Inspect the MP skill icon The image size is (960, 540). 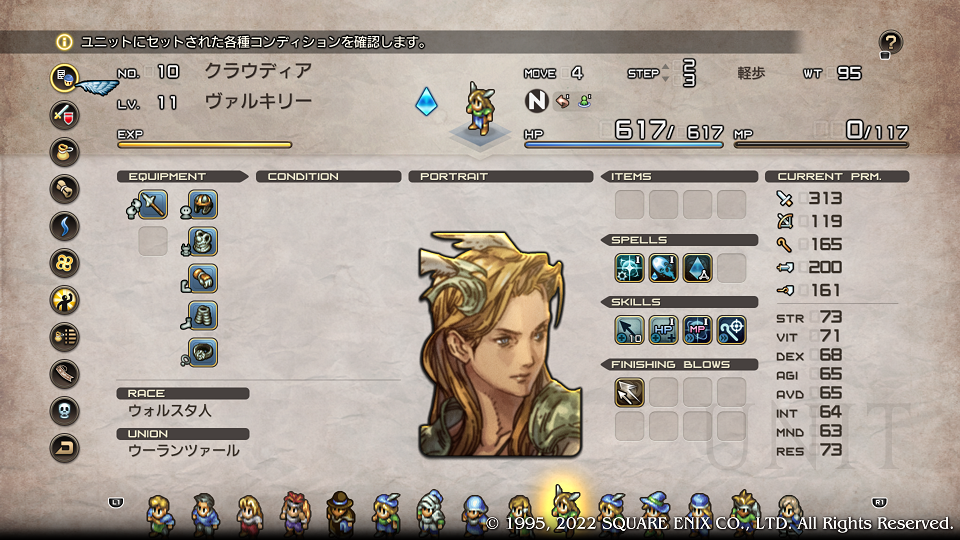point(697,329)
